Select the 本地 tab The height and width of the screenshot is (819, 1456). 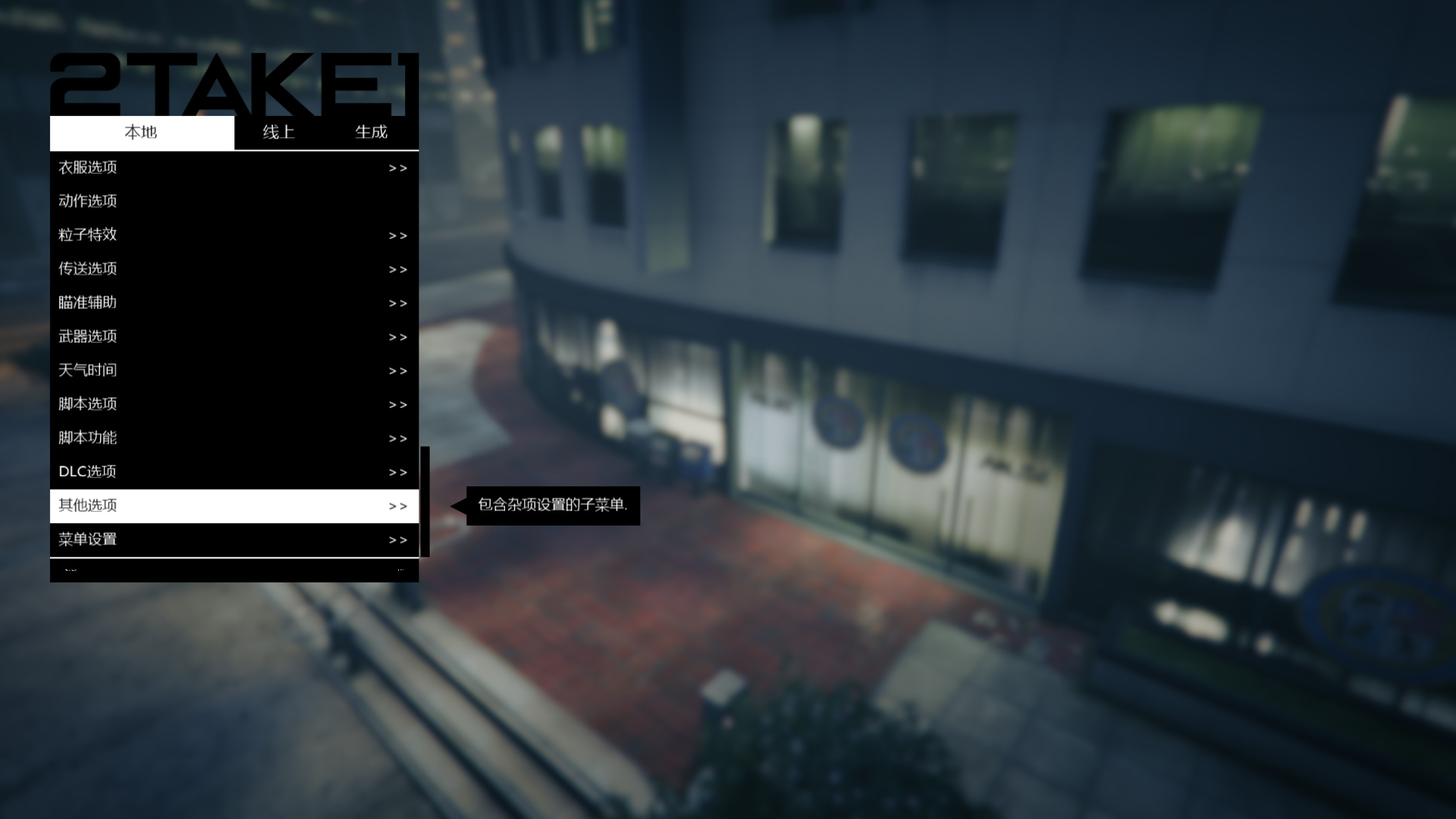point(141,132)
